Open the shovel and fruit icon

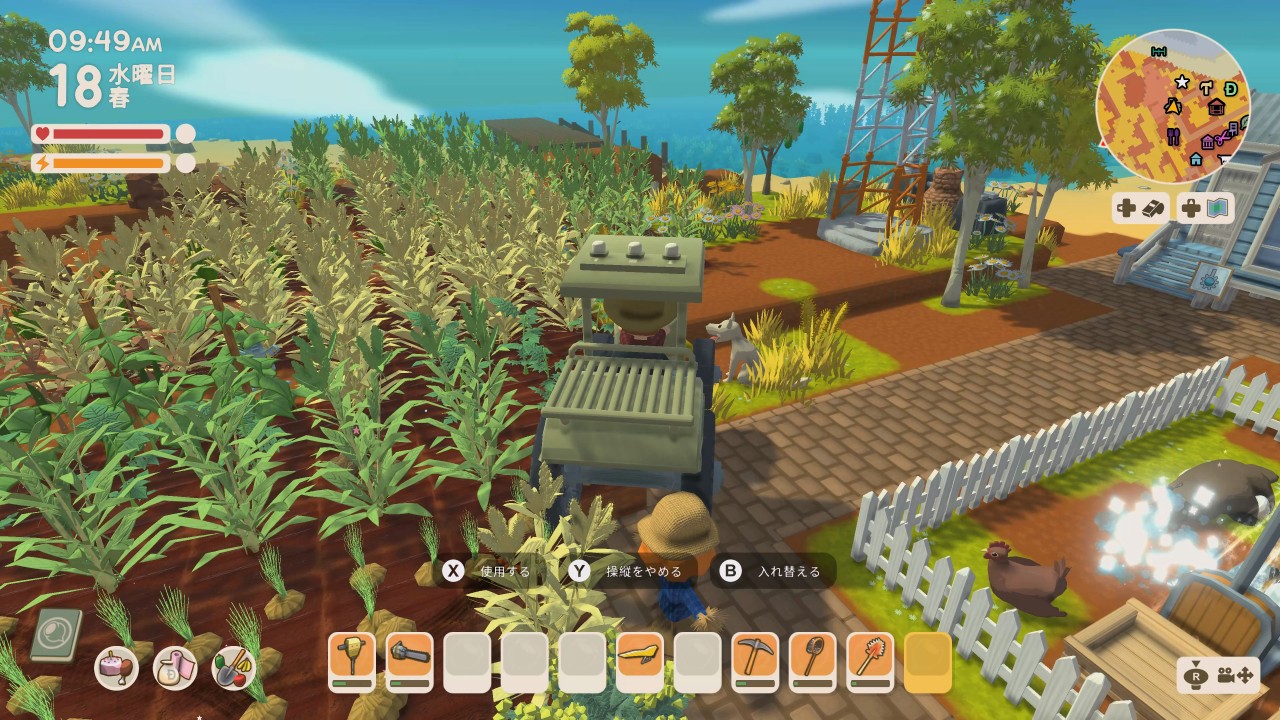tap(234, 668)
